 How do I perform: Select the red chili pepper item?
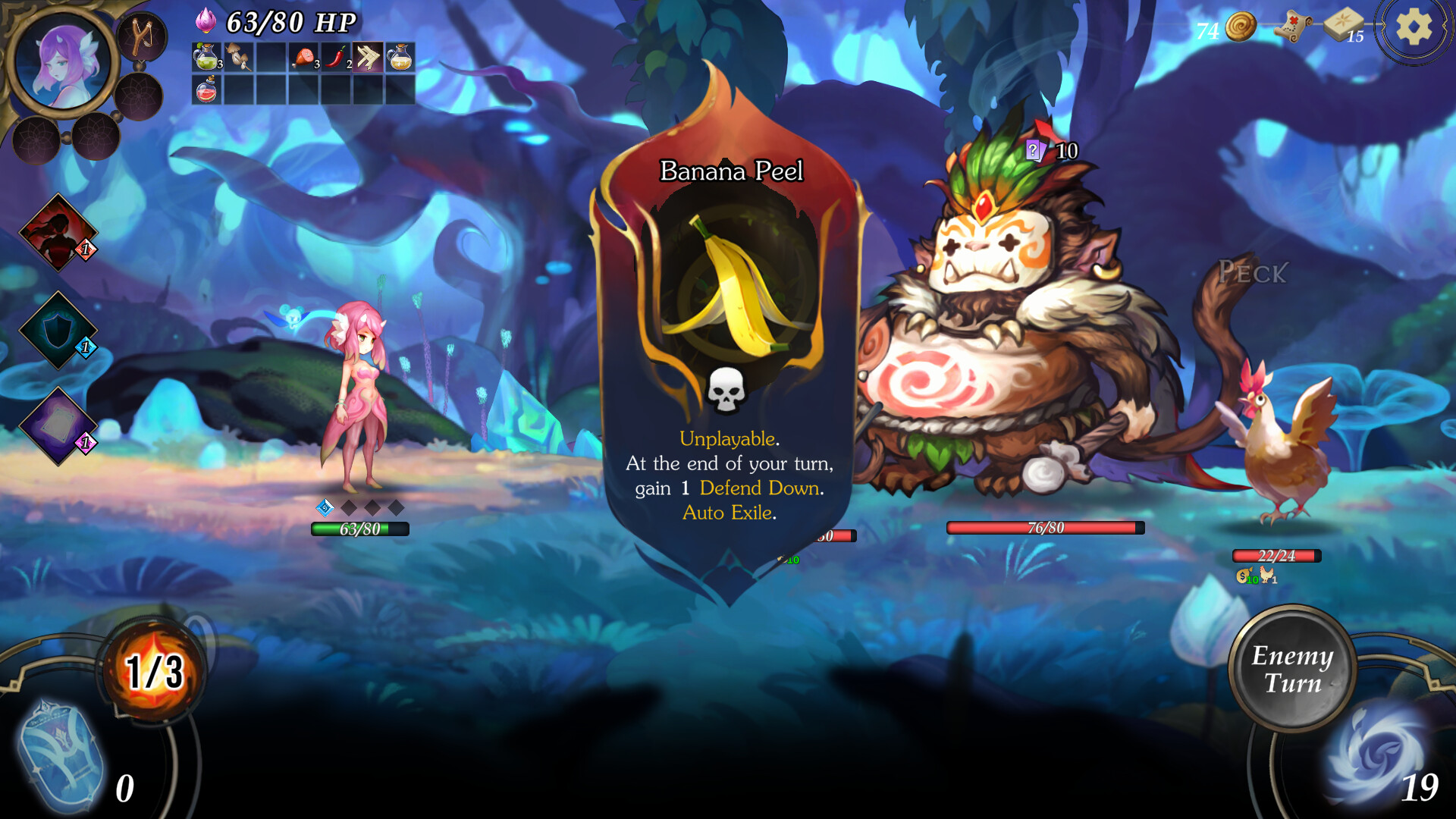click(334, 57)
